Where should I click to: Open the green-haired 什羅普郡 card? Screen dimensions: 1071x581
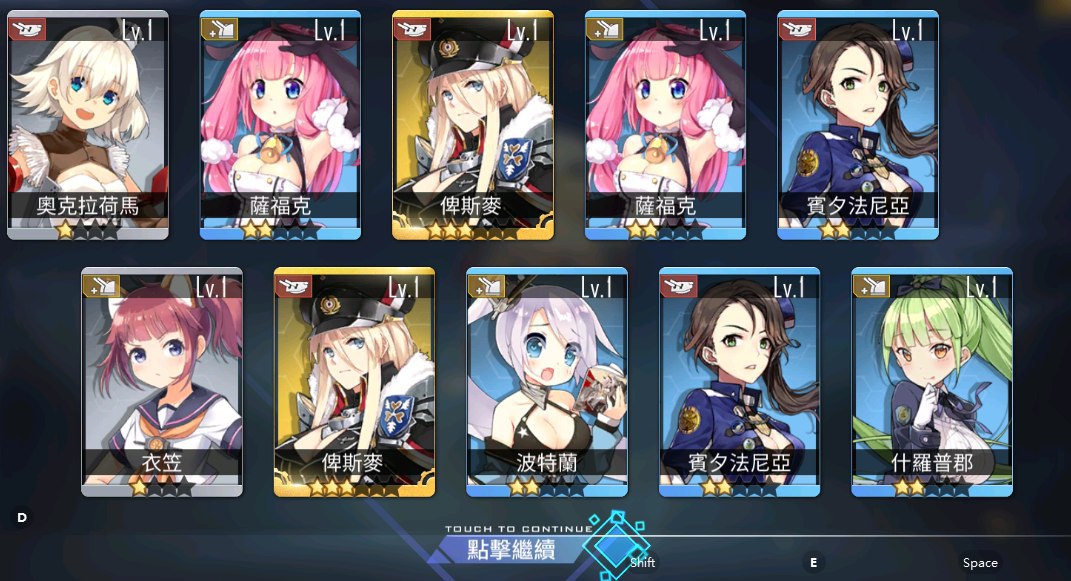(931, 381)
